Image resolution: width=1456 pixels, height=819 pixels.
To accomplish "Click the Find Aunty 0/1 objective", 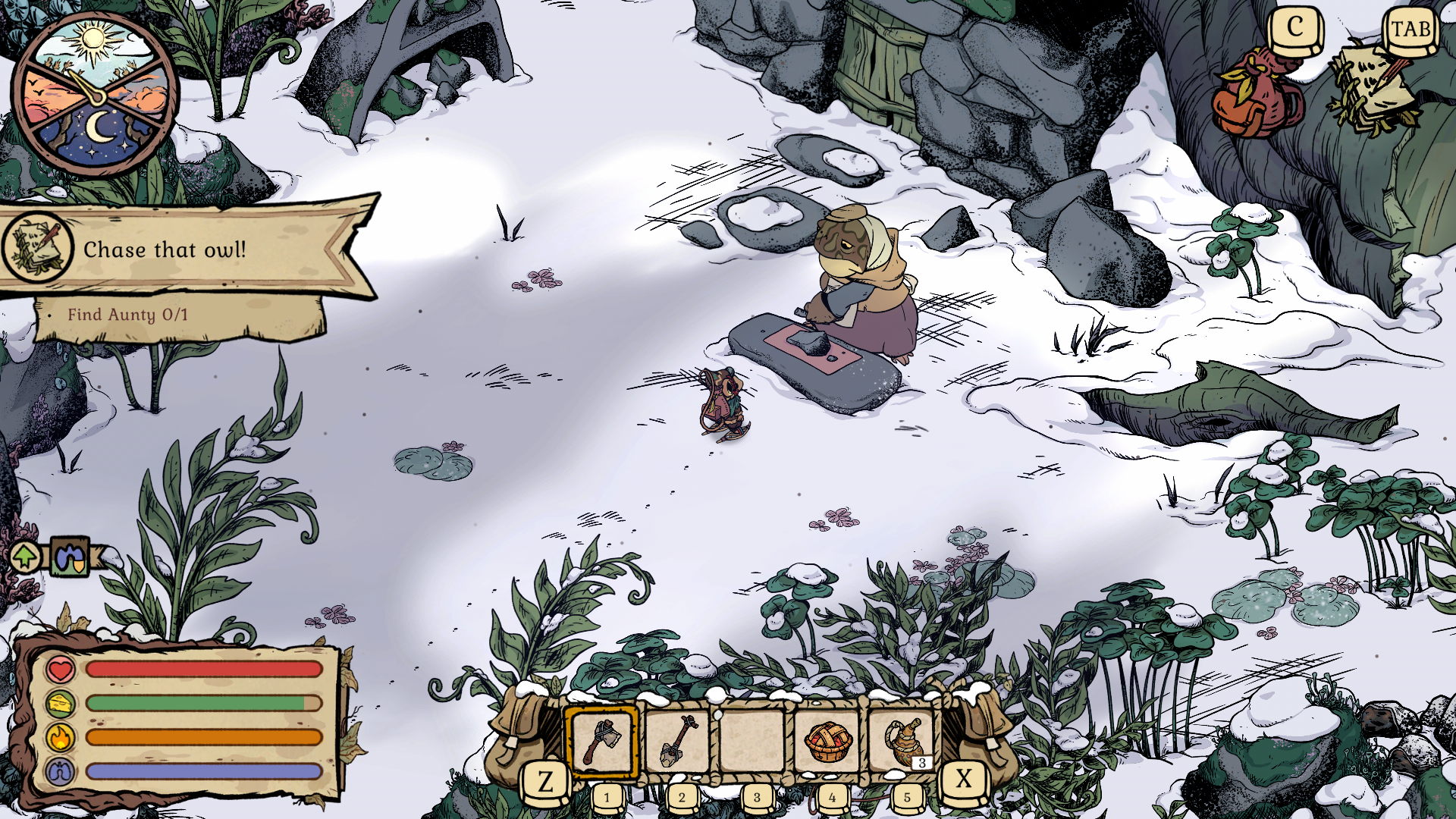I will [127, 315].
